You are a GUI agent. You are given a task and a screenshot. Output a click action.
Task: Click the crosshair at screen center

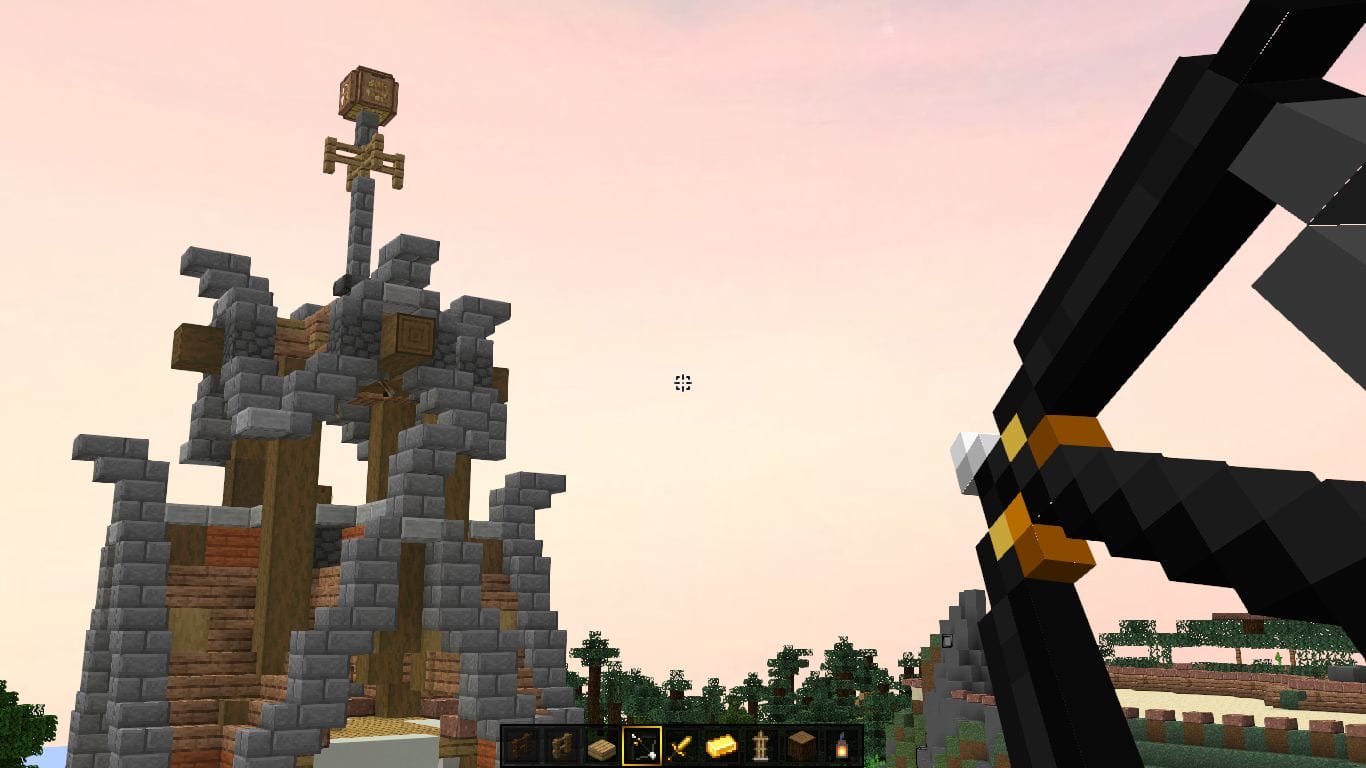[x=683, y=382]
